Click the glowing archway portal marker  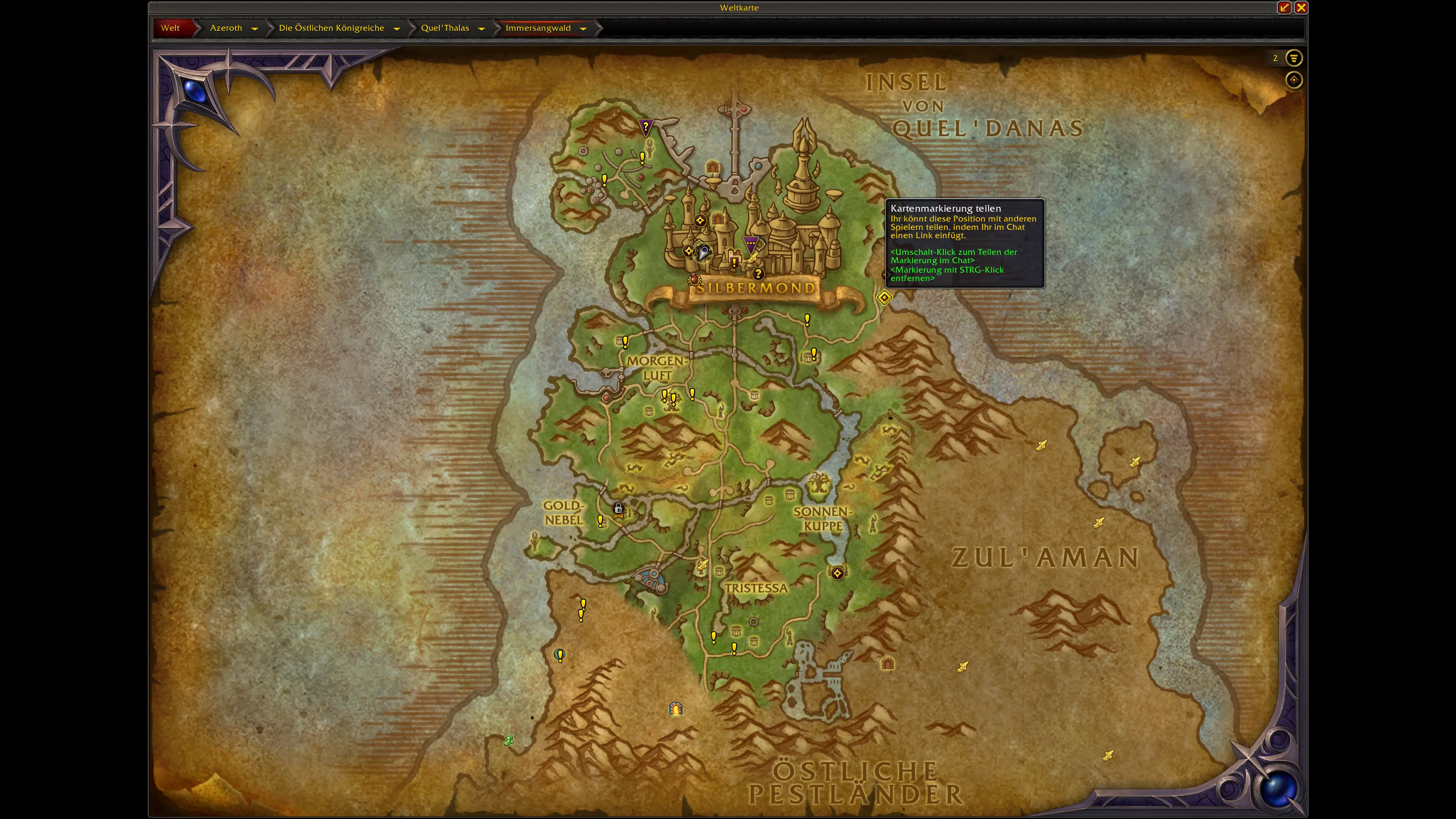[676, 708]
